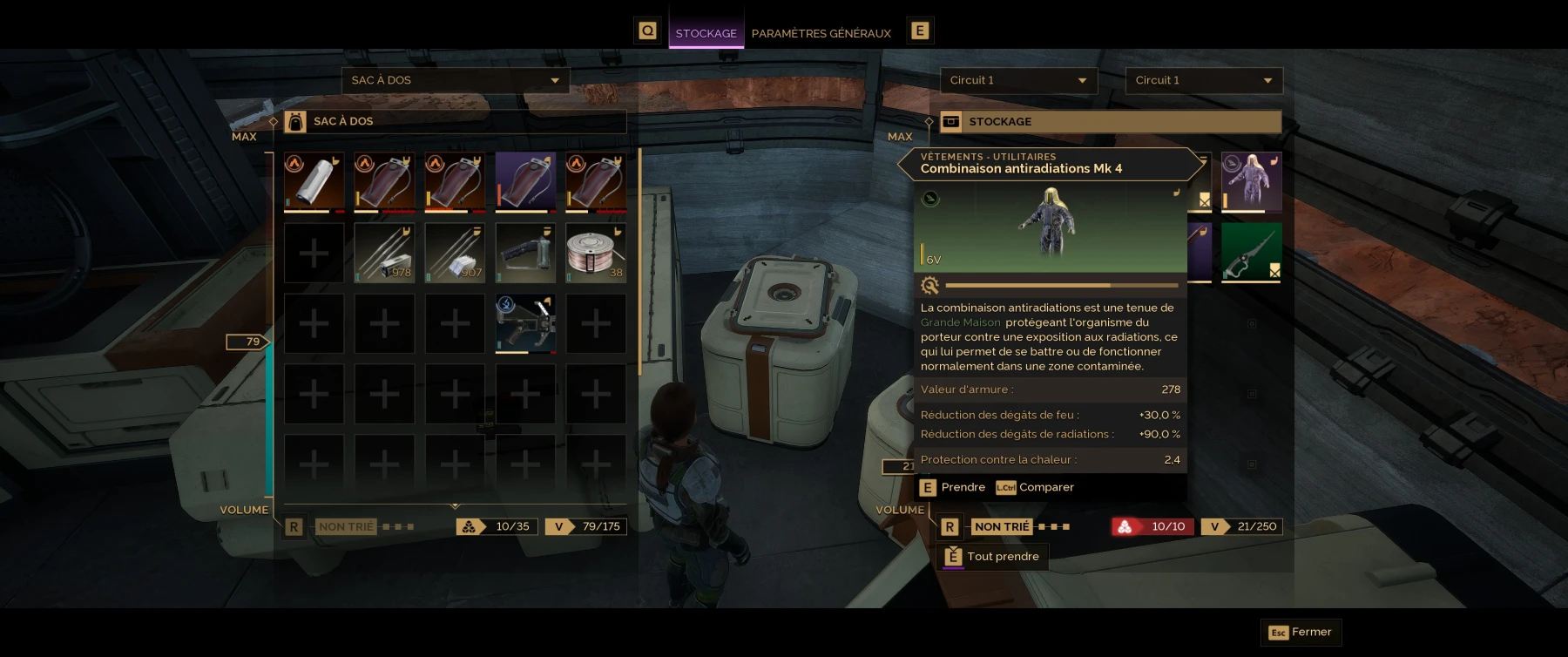Sort storage using Non Trié button
1568x657 pixels.
(x=1002, y=526)
